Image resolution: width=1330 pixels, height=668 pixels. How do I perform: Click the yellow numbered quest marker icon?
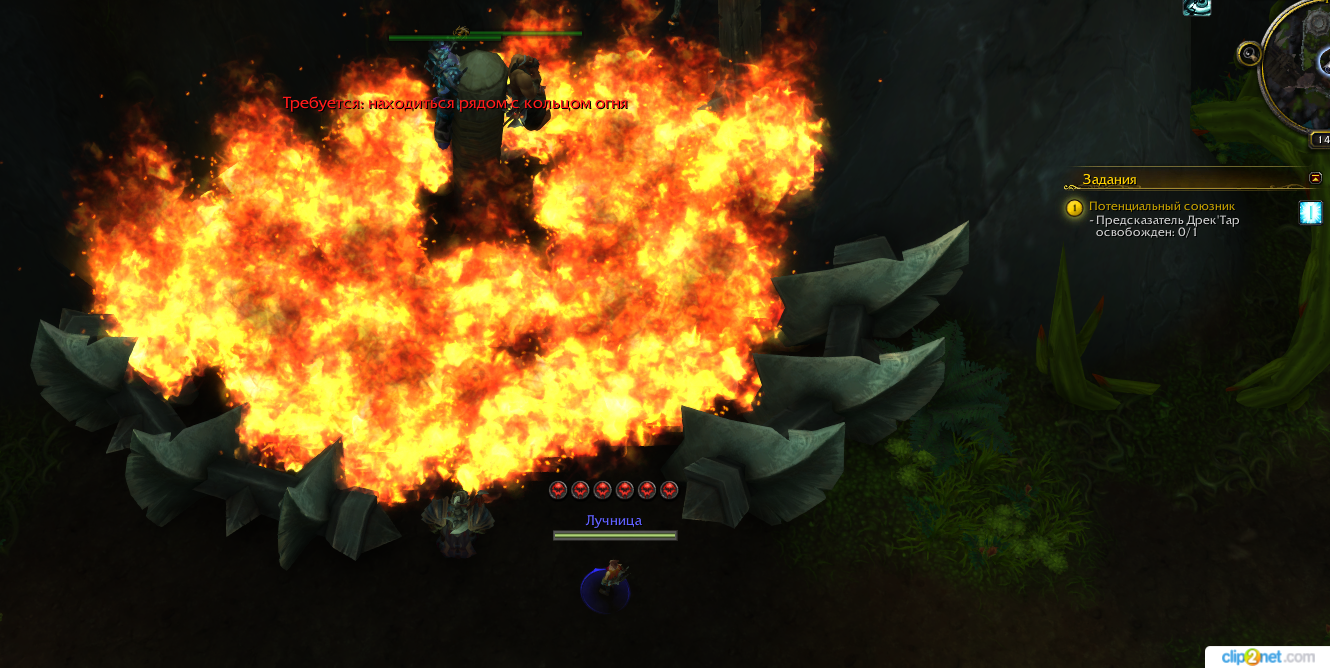[x=1075, y=208]
